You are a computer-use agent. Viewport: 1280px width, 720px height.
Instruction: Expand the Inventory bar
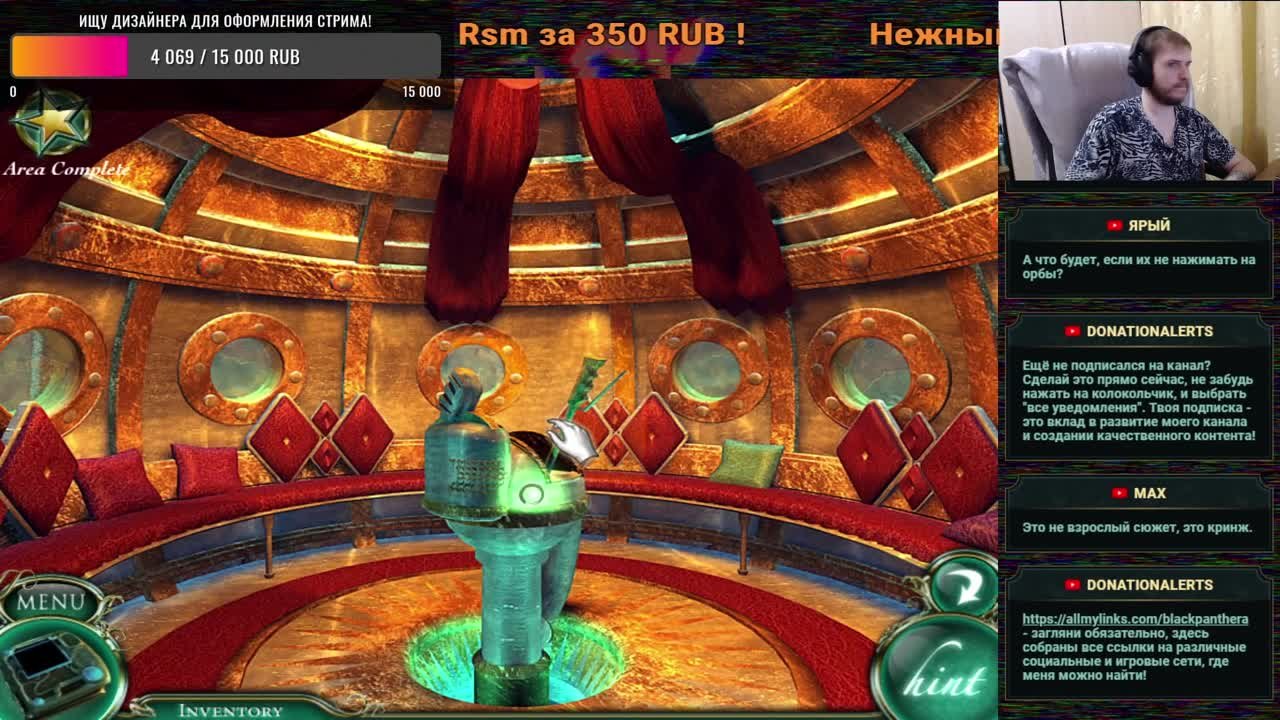click(230, 710)
